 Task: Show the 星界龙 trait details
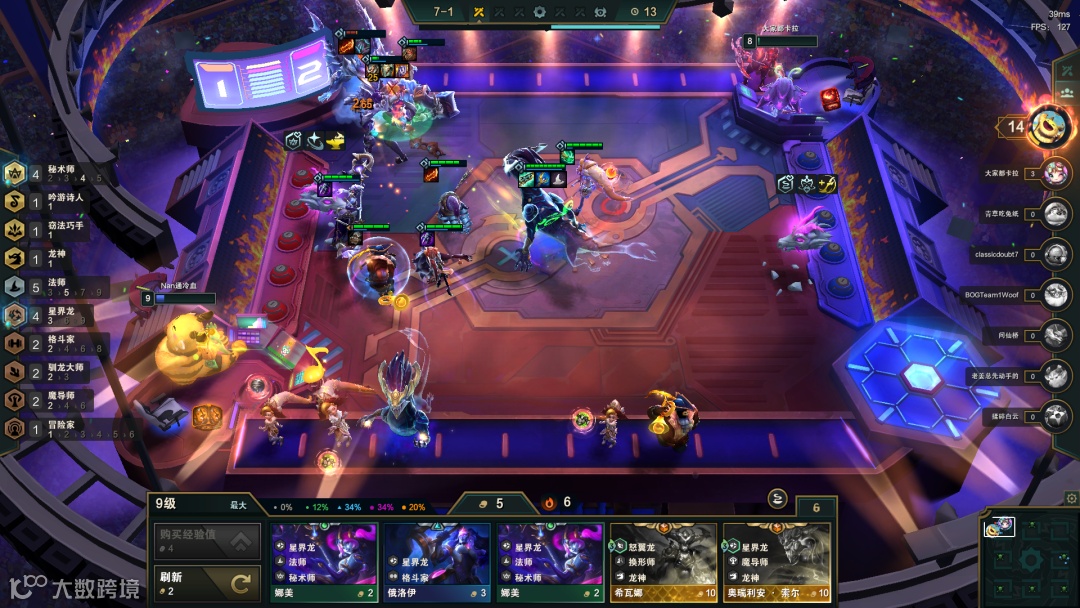(50, 316)
